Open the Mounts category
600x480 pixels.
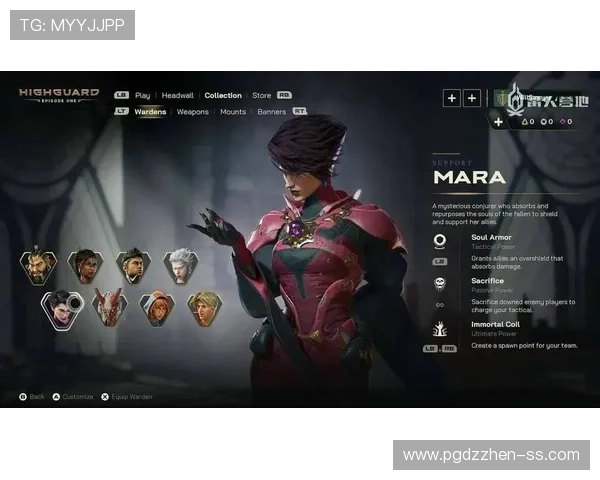(233, 112)
